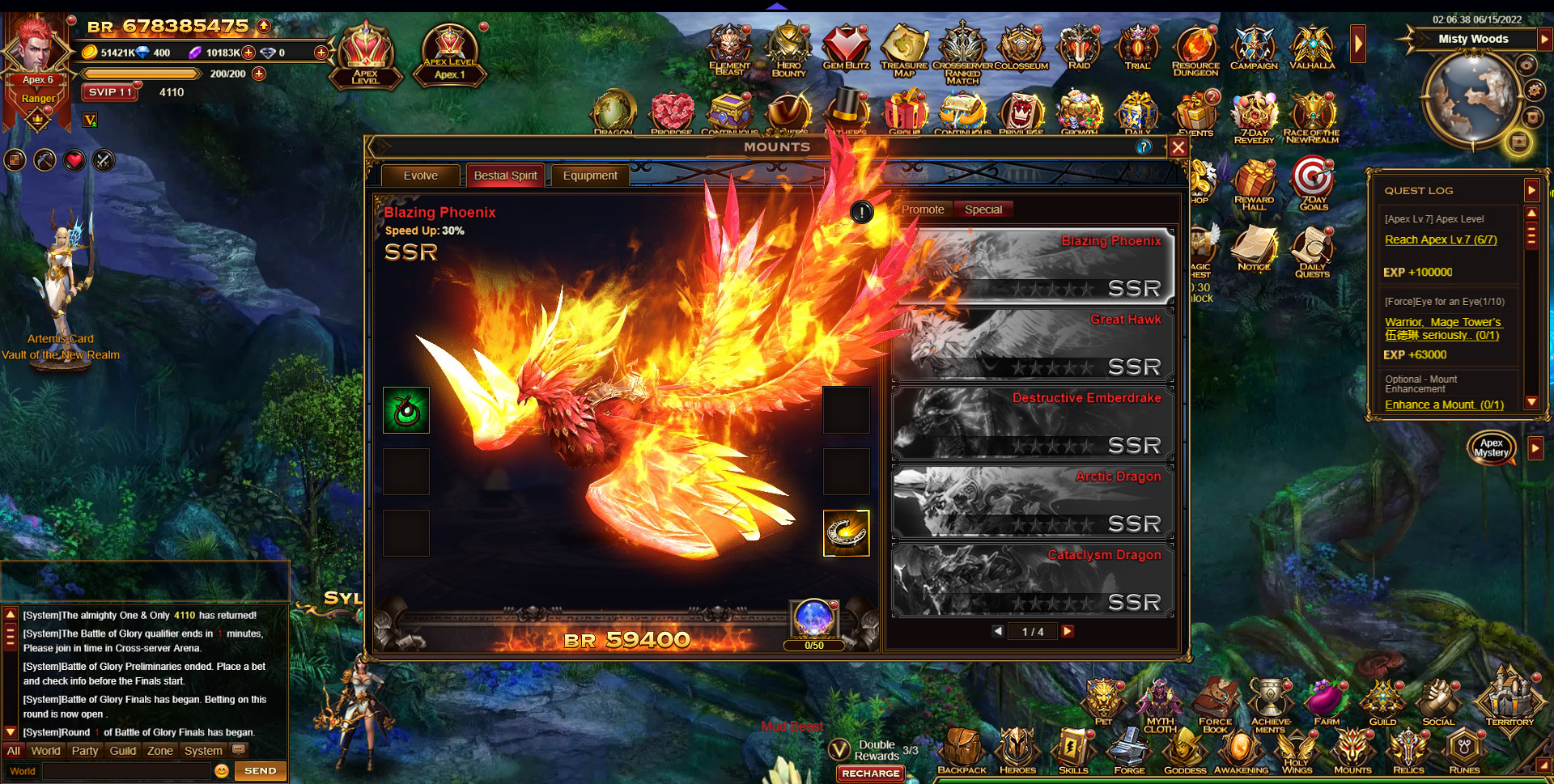Image resolution: width=1554 pixels, height=784 pixels.
Task: Select the horseshoe equipment slot on the phoenix
Action: click(x=847, y=533)
